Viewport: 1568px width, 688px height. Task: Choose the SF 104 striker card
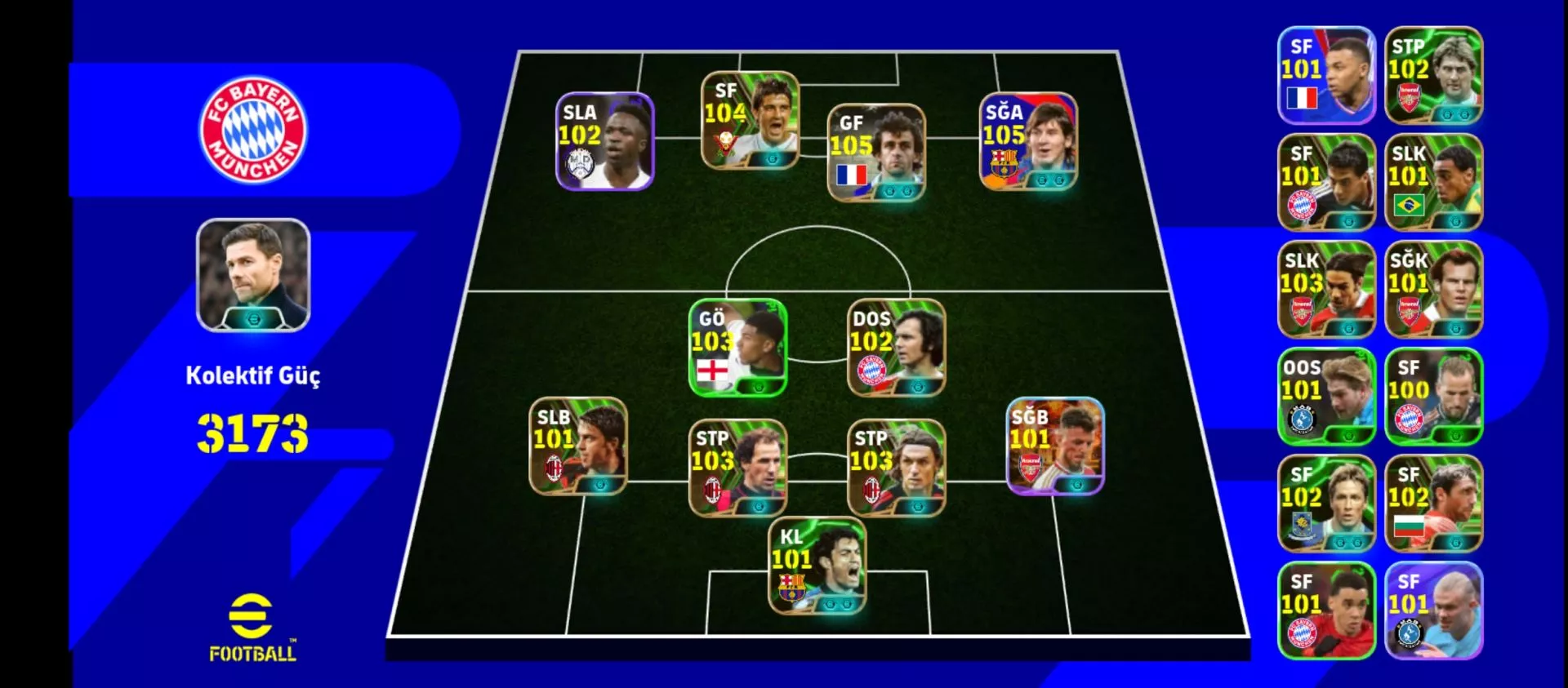(x=750, y=121)
